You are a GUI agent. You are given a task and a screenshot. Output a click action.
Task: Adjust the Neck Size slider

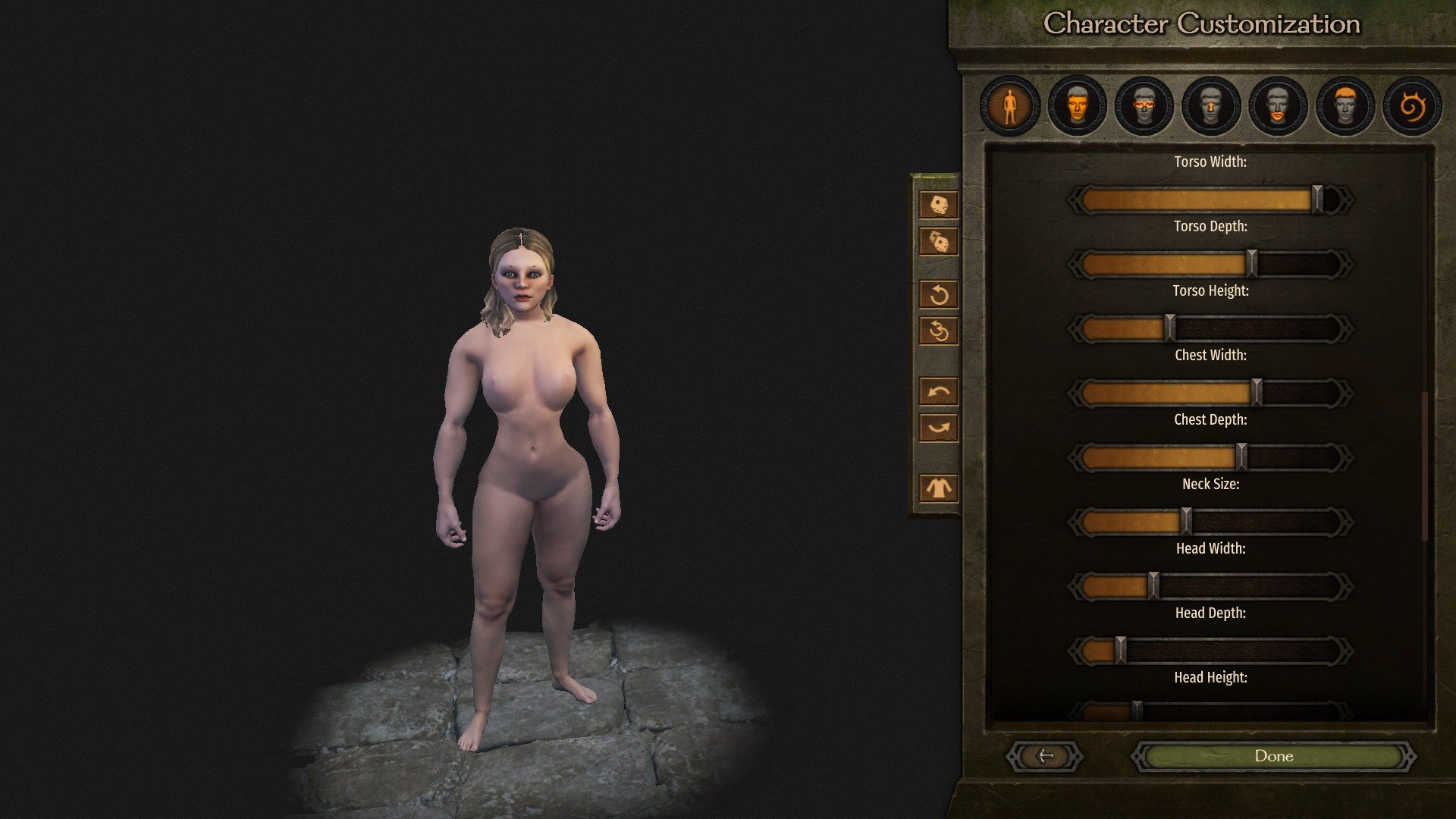[x=1186, y=522]
